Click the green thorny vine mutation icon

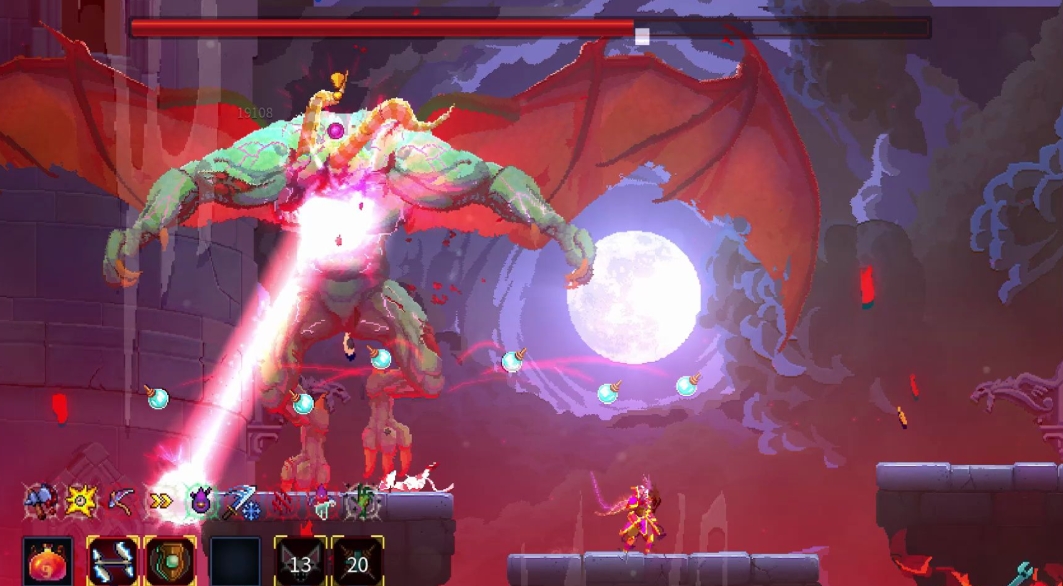click(x=362, y=501)
